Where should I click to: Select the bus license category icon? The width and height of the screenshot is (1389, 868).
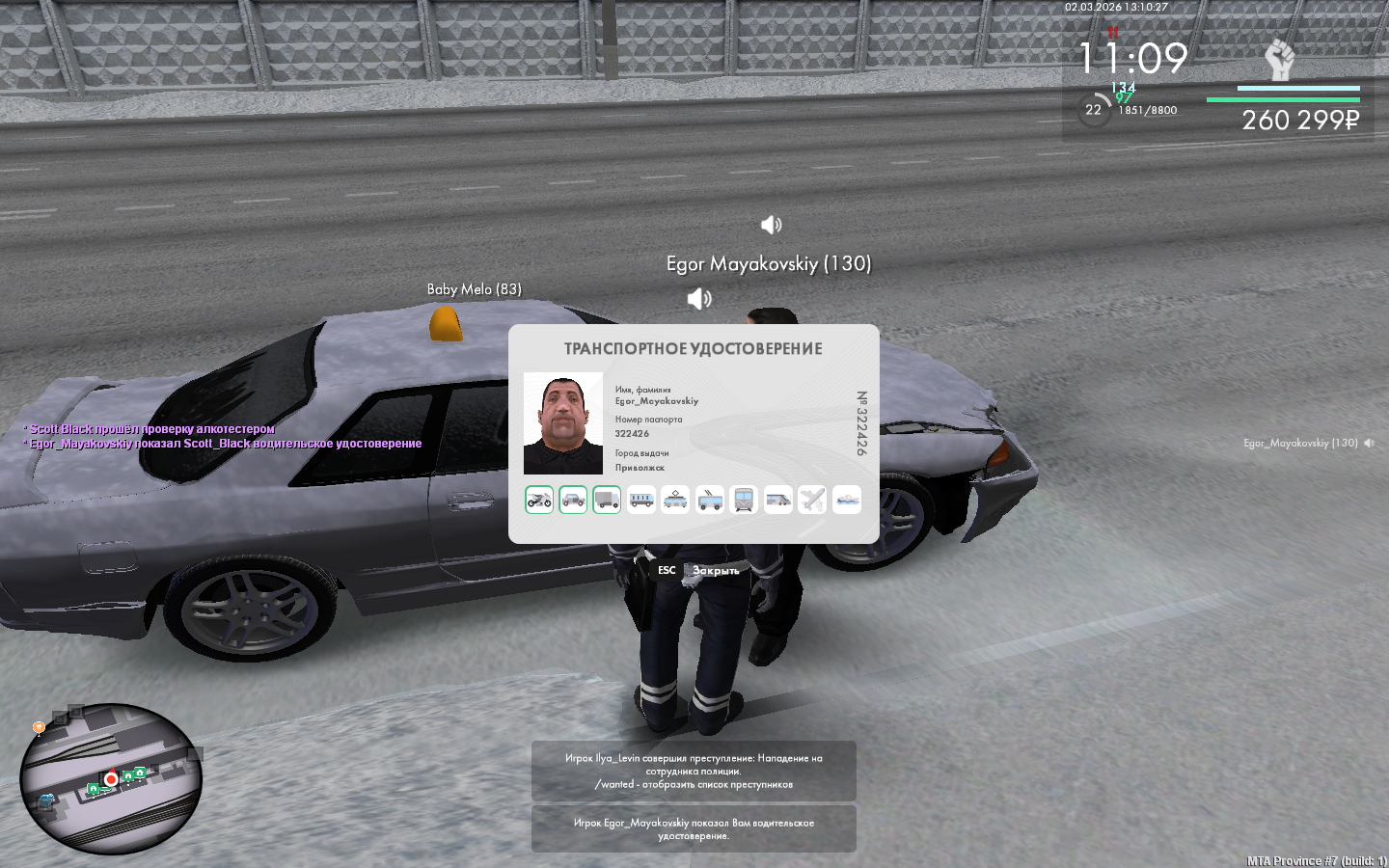641,500
